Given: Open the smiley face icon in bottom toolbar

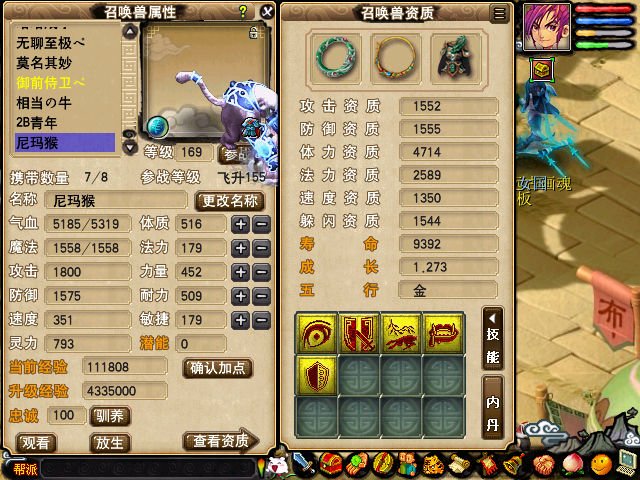Looking at the screenshot, I should click(x=601, y=463).
